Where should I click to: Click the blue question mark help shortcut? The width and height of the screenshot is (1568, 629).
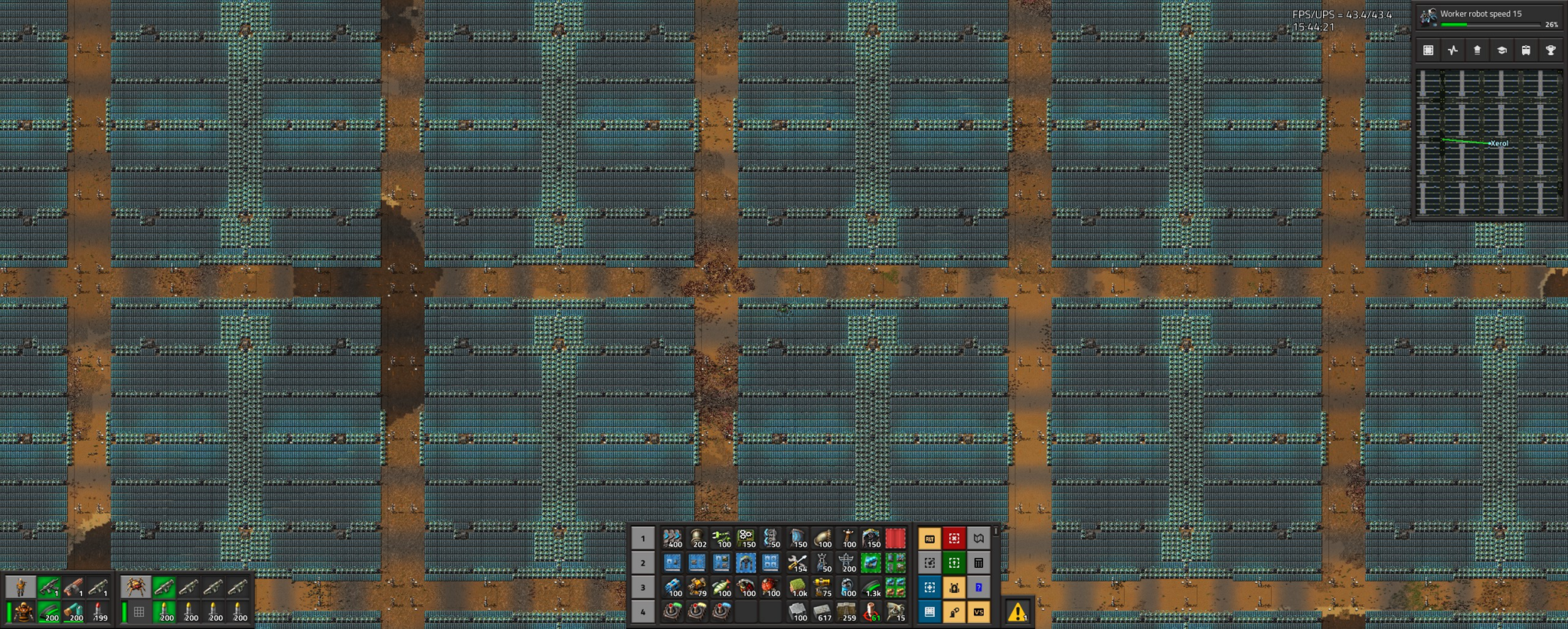(978, 587)
